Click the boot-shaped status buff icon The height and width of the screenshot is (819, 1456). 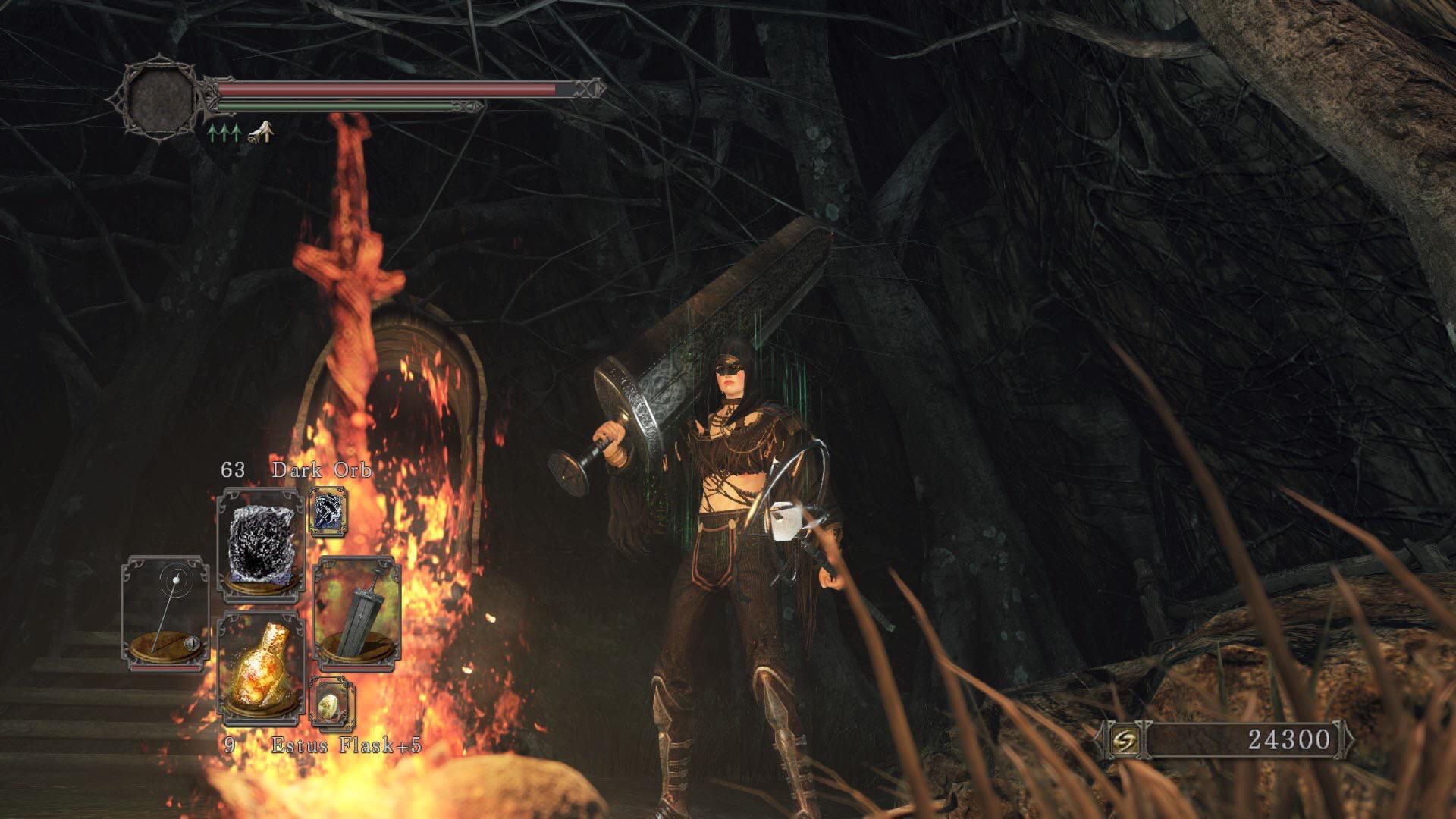tap(261, 132)
